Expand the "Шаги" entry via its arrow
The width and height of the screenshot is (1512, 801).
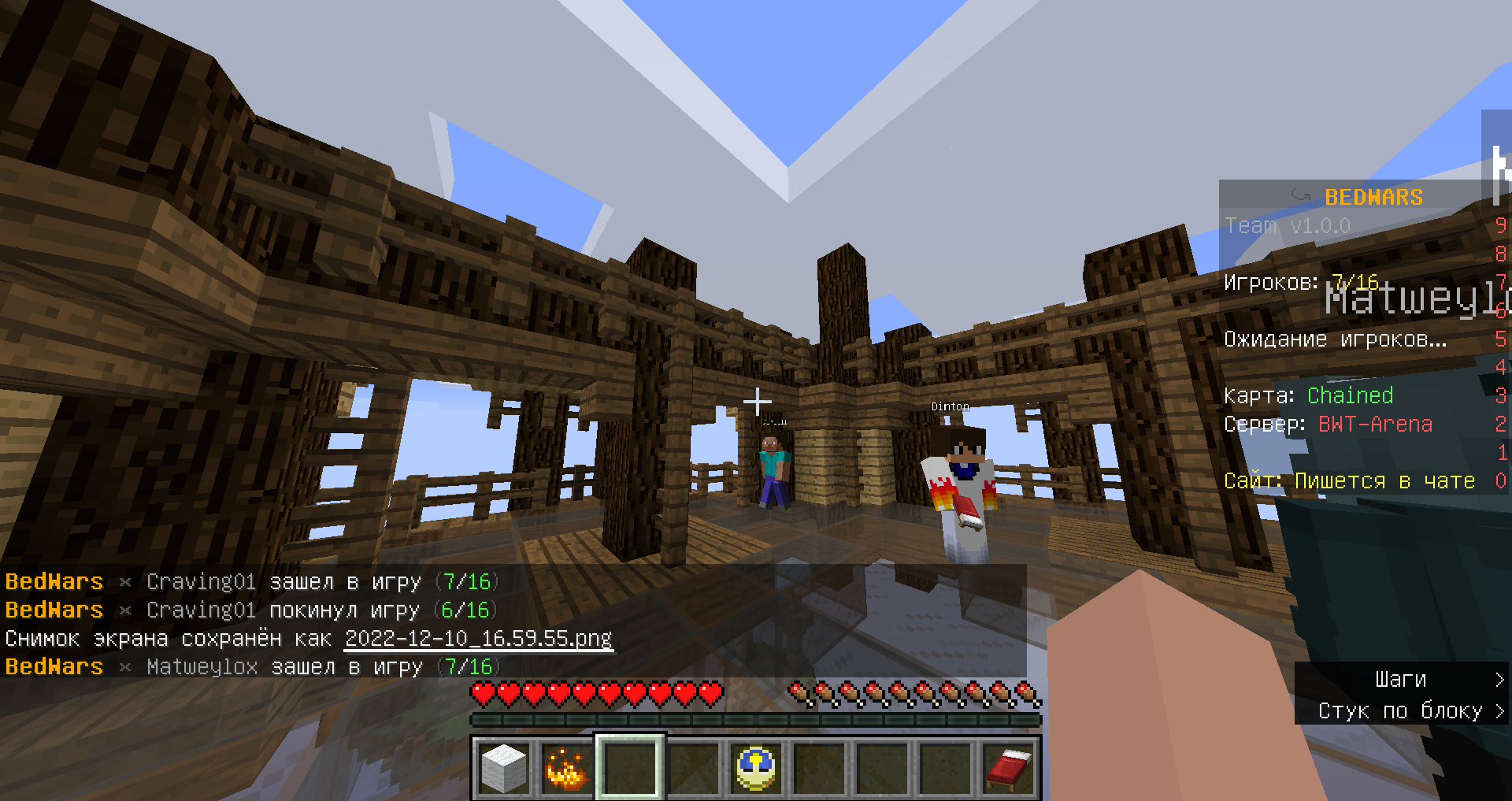(x=1499, y=679)
